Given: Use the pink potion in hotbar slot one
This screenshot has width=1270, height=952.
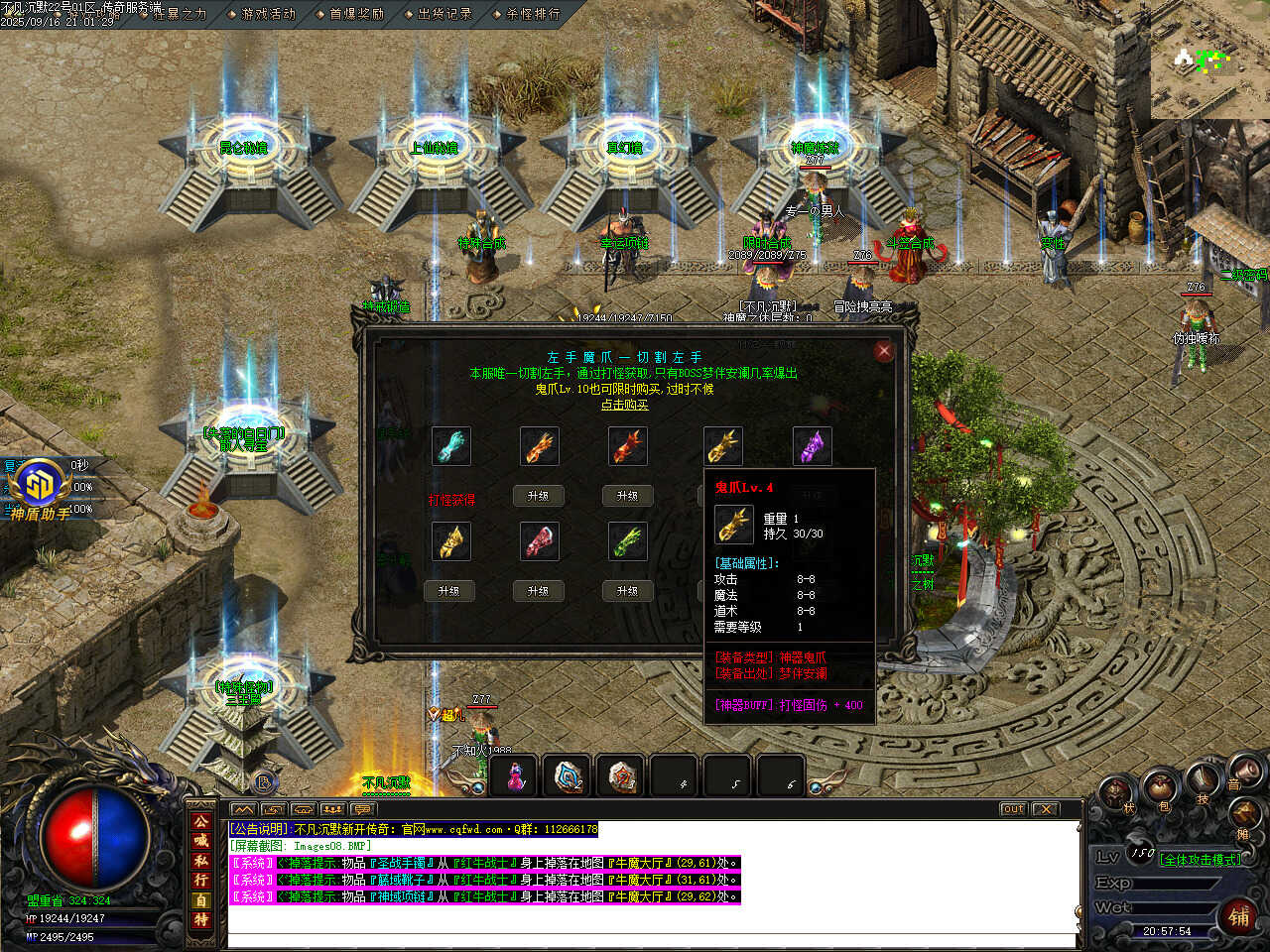Looking at the screenshot, I should click(x=515, y=777).
